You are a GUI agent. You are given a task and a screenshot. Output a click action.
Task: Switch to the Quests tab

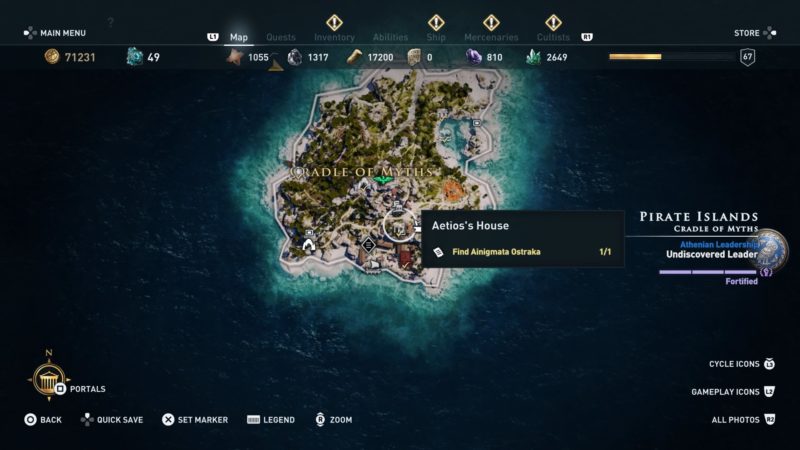coord(281,37)
